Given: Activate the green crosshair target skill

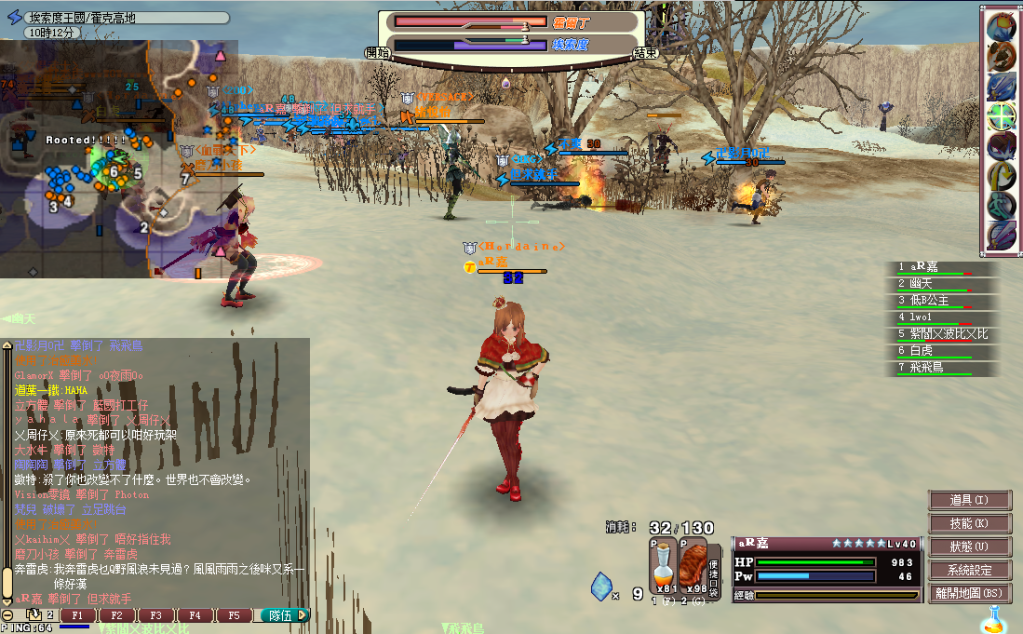Looking at the screenshot, I should (1002, 116).
